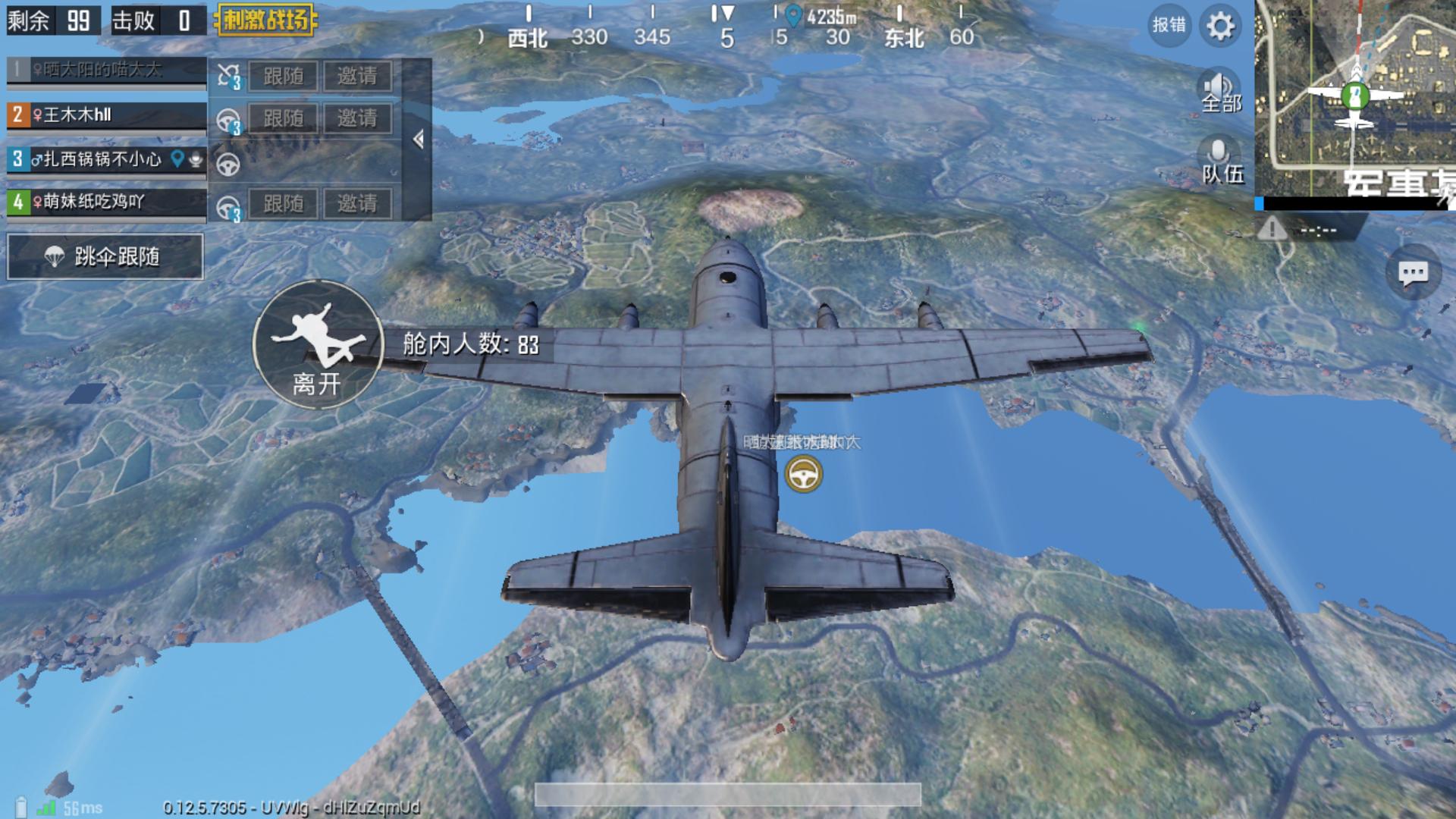Viewport: 1456px width, 819px height.
Task: Toggle the 全部 speaker voice button
Action: 1220,92
